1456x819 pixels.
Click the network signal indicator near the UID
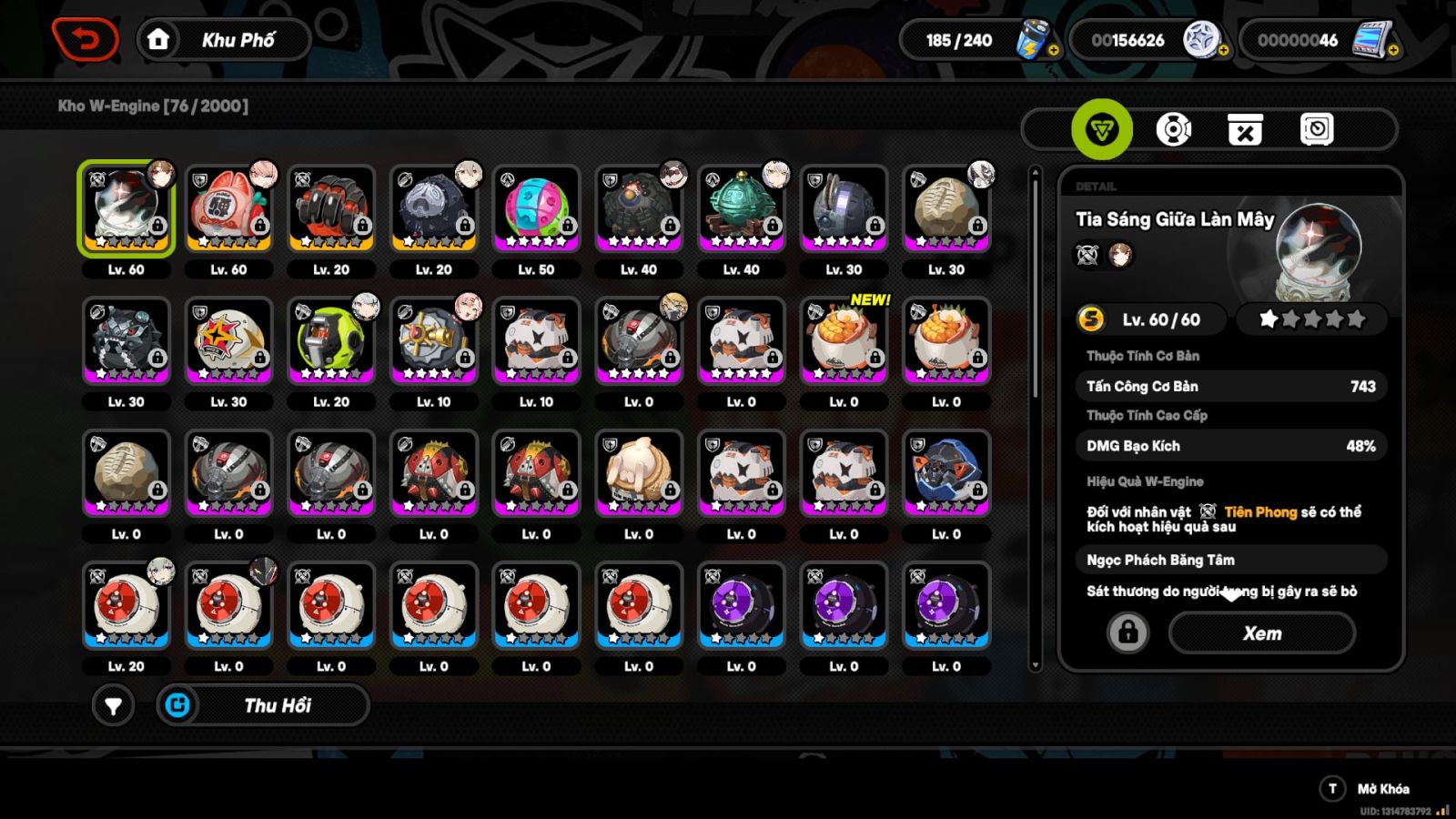click(1441, 808)
